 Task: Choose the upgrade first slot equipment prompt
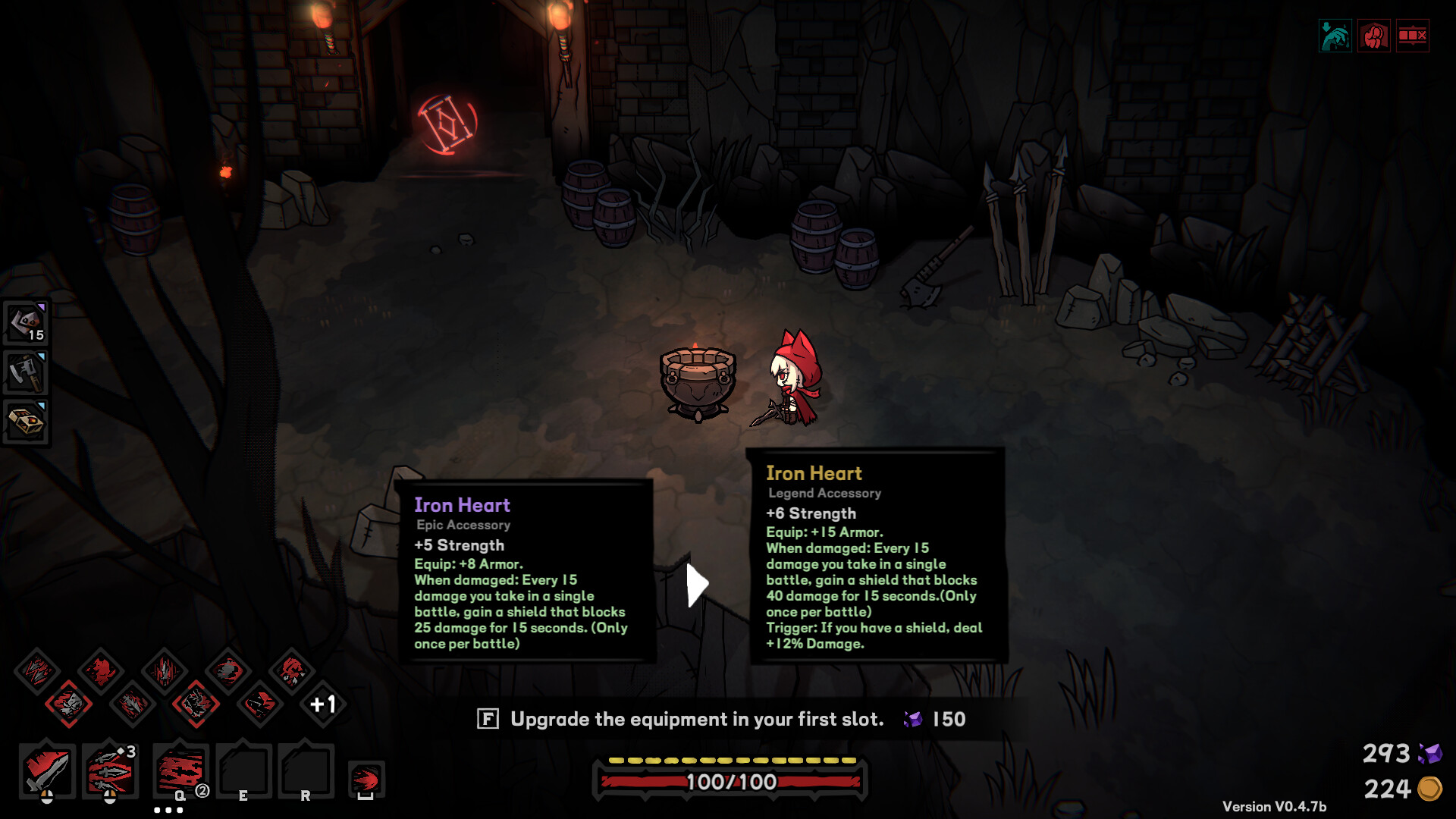click(x=697, y=719)
